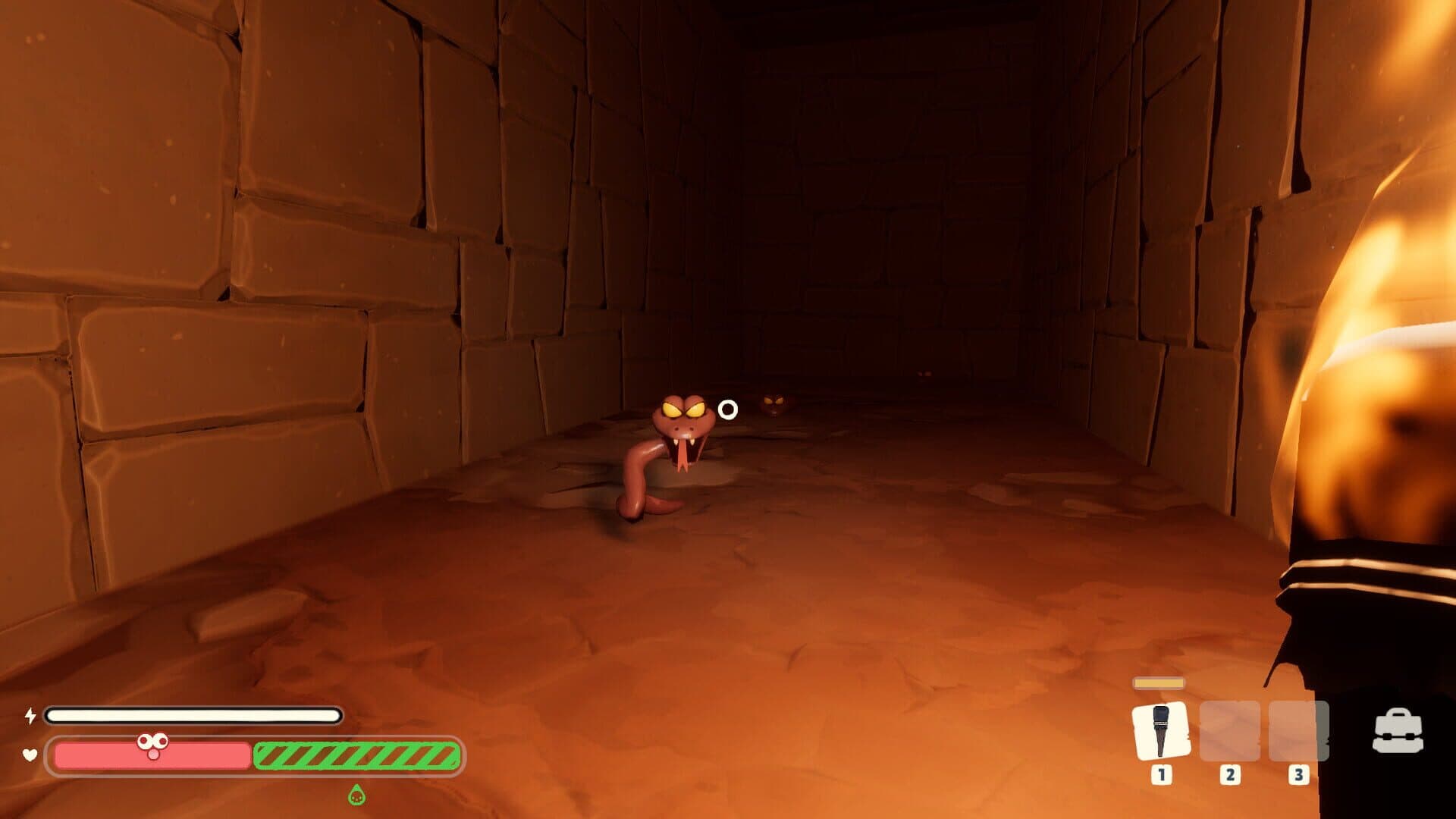Click the number 1 badge under the torch slot
The width and height of the screenshot is (1456, 819).
[1162, 775]
